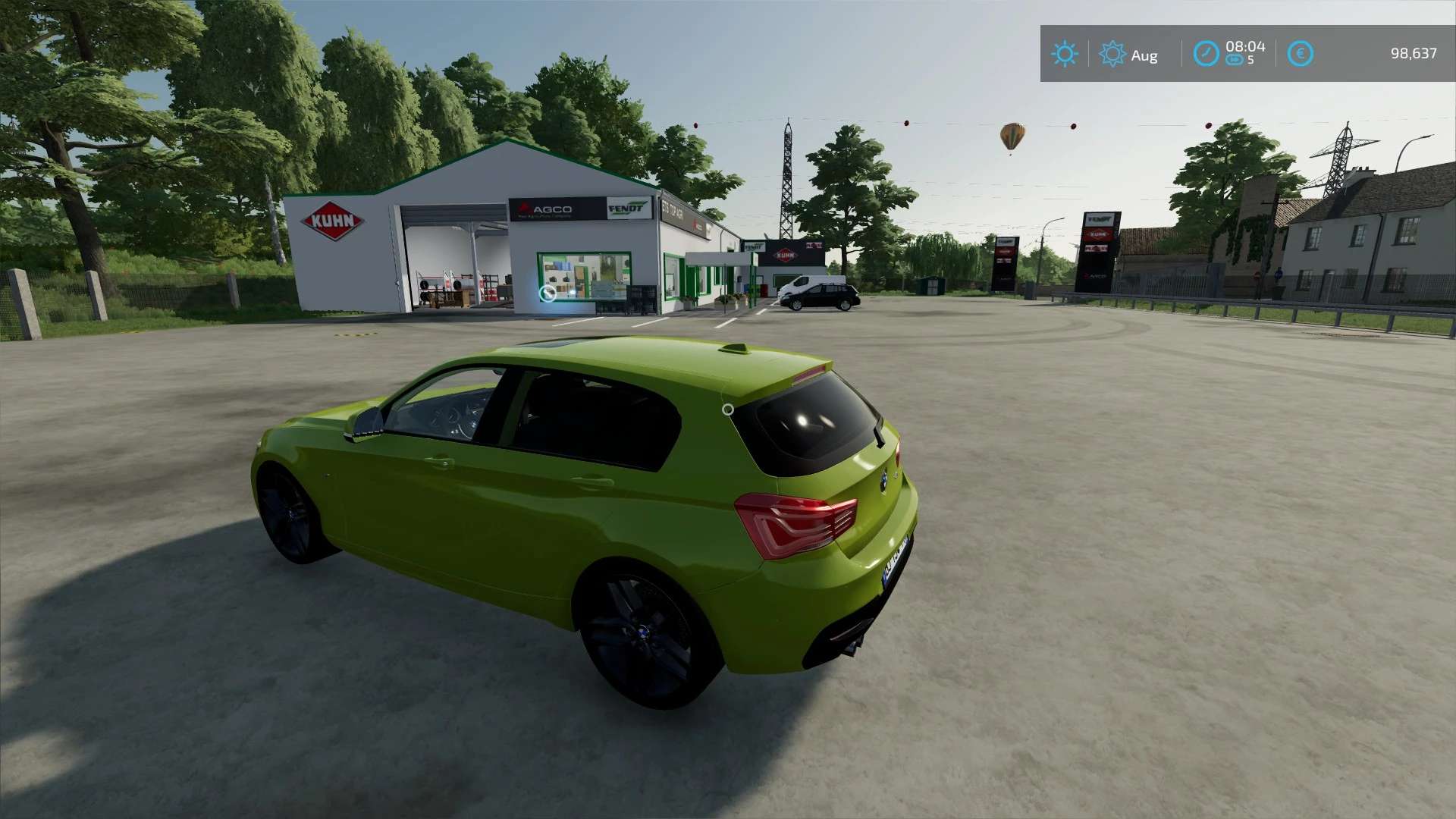Viewport: 1456px width, 819px height.
Task: Click the game clock icon
Action: [1206, 54]
